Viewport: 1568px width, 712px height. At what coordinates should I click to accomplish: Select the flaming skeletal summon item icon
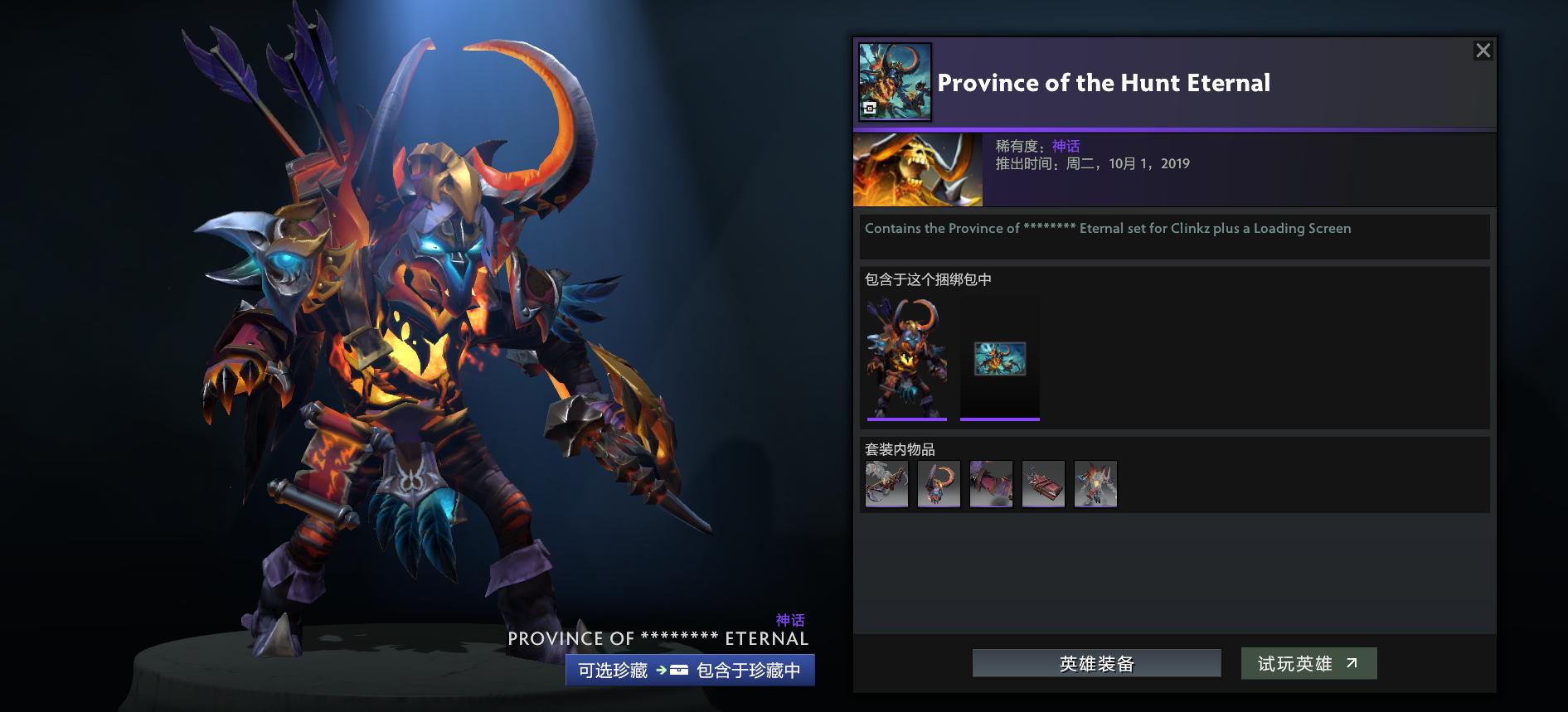tap(1096, 484)
